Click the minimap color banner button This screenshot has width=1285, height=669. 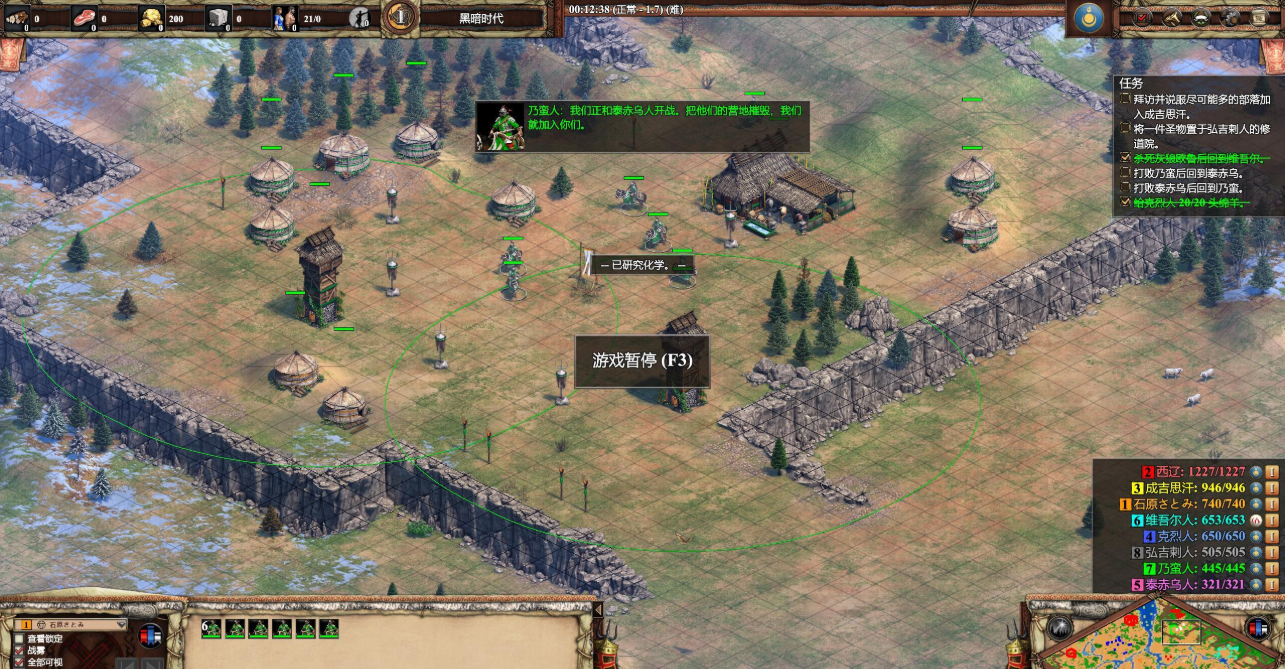[1259, 628]
